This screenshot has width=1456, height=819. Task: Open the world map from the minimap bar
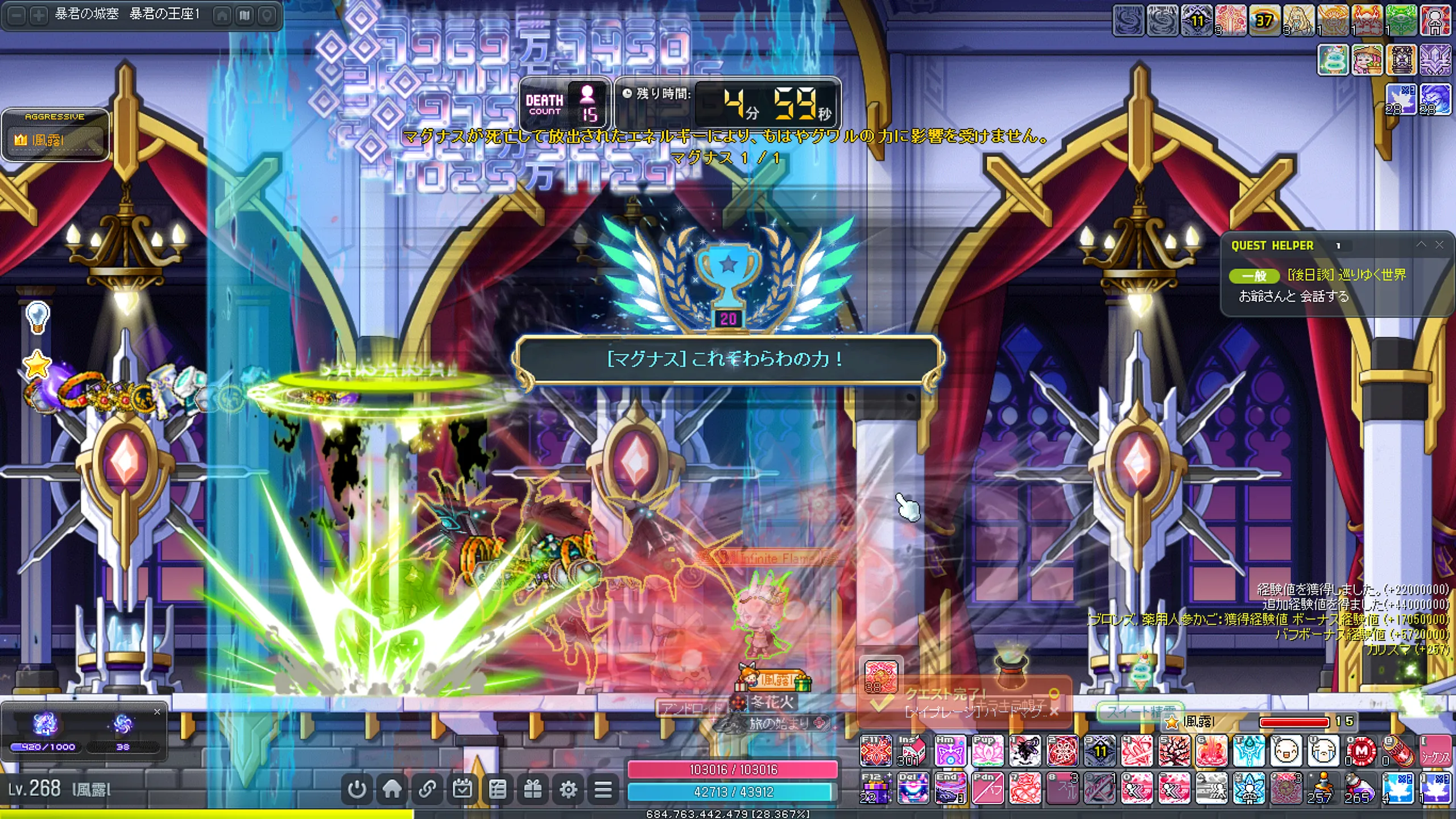[245, 15]
